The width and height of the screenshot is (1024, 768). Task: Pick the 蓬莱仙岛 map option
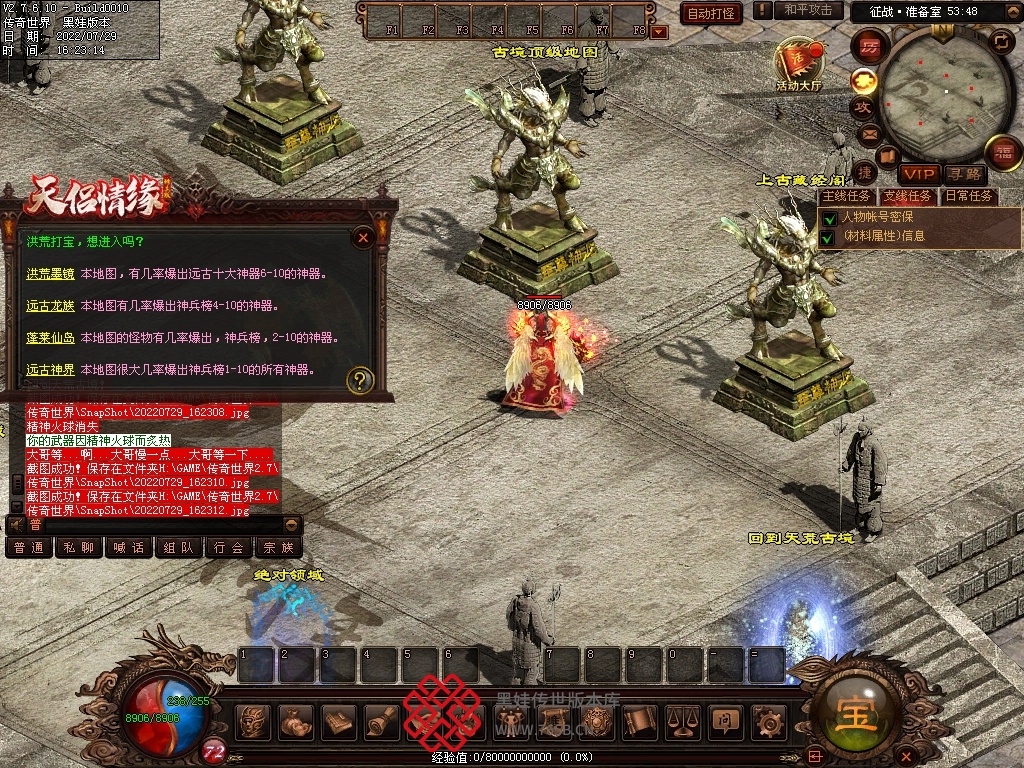tap(51, 337)
